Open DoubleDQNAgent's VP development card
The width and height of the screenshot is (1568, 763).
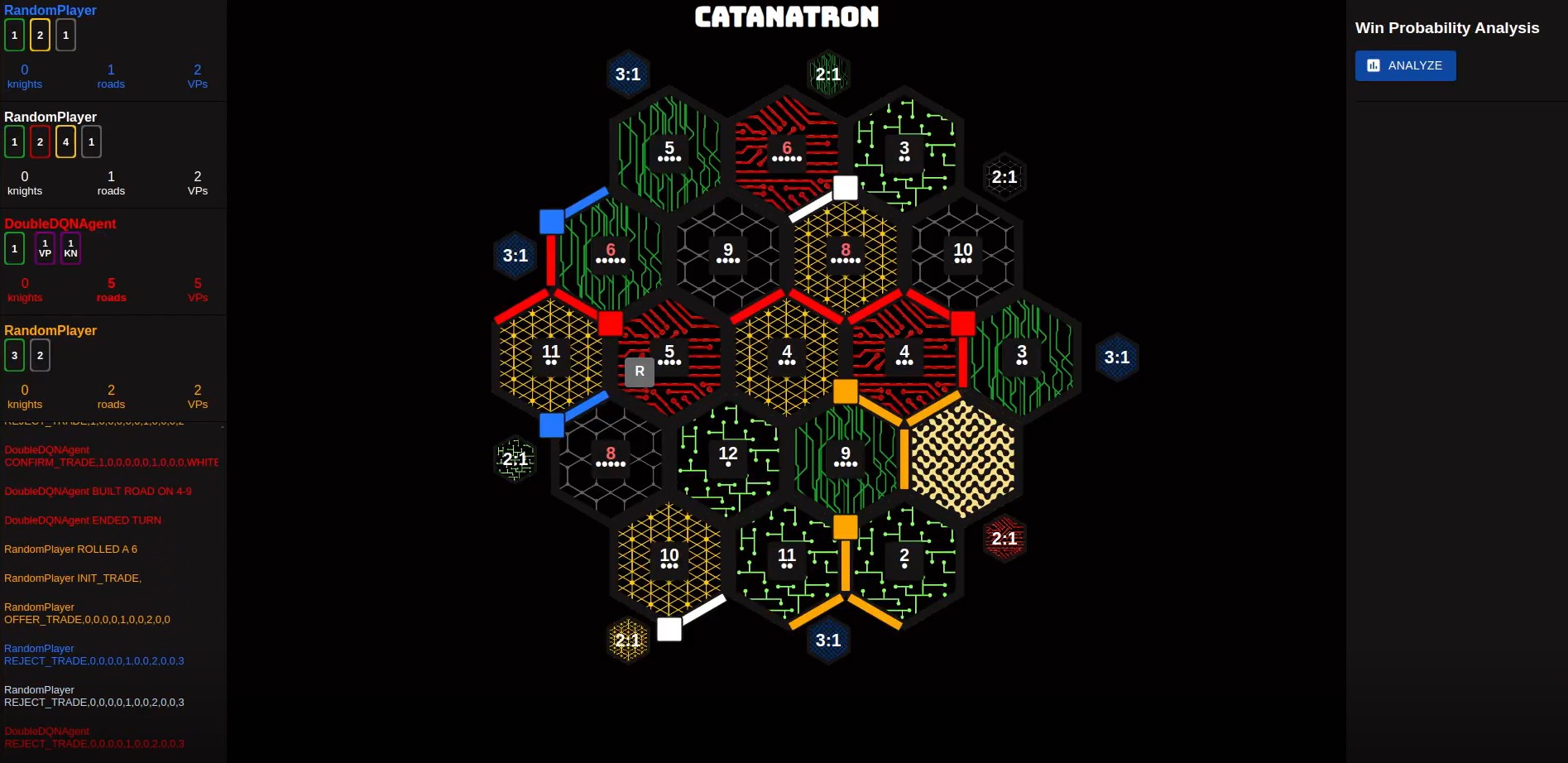44,247
